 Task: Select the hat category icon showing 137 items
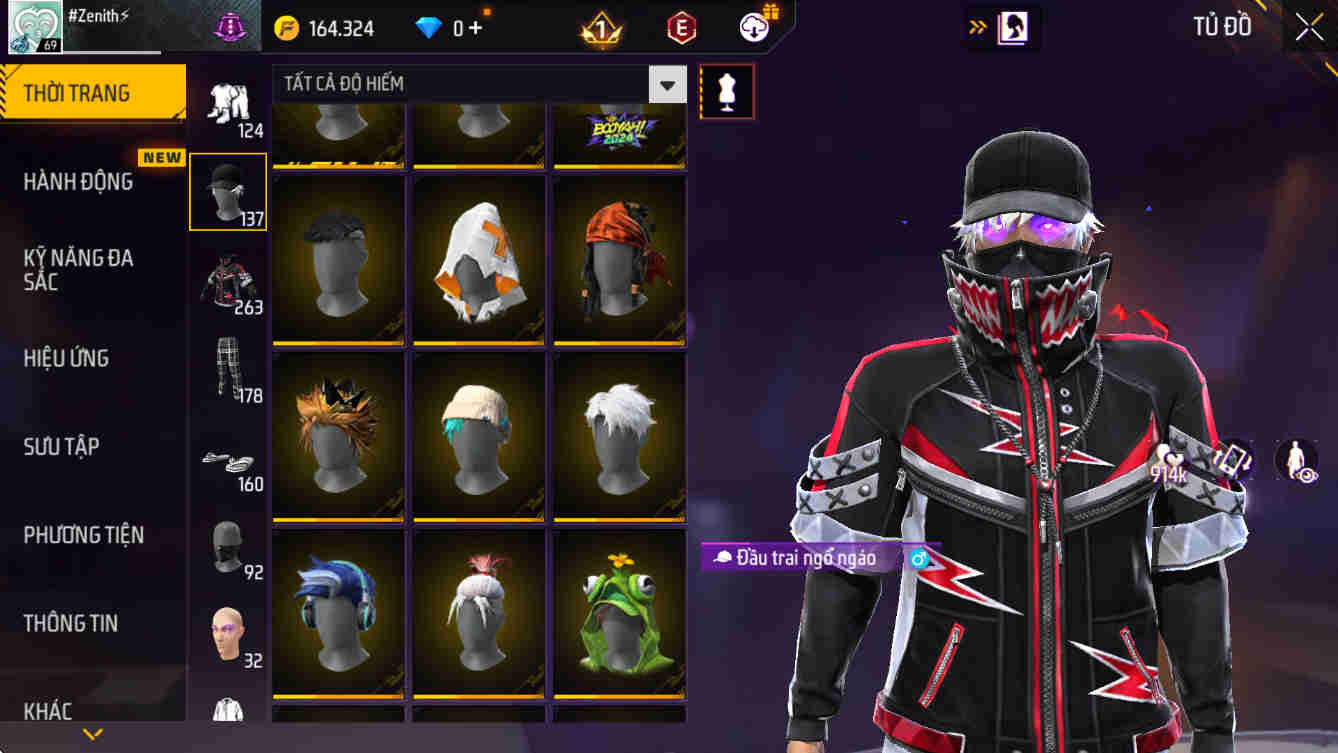[x=228, y=190]
